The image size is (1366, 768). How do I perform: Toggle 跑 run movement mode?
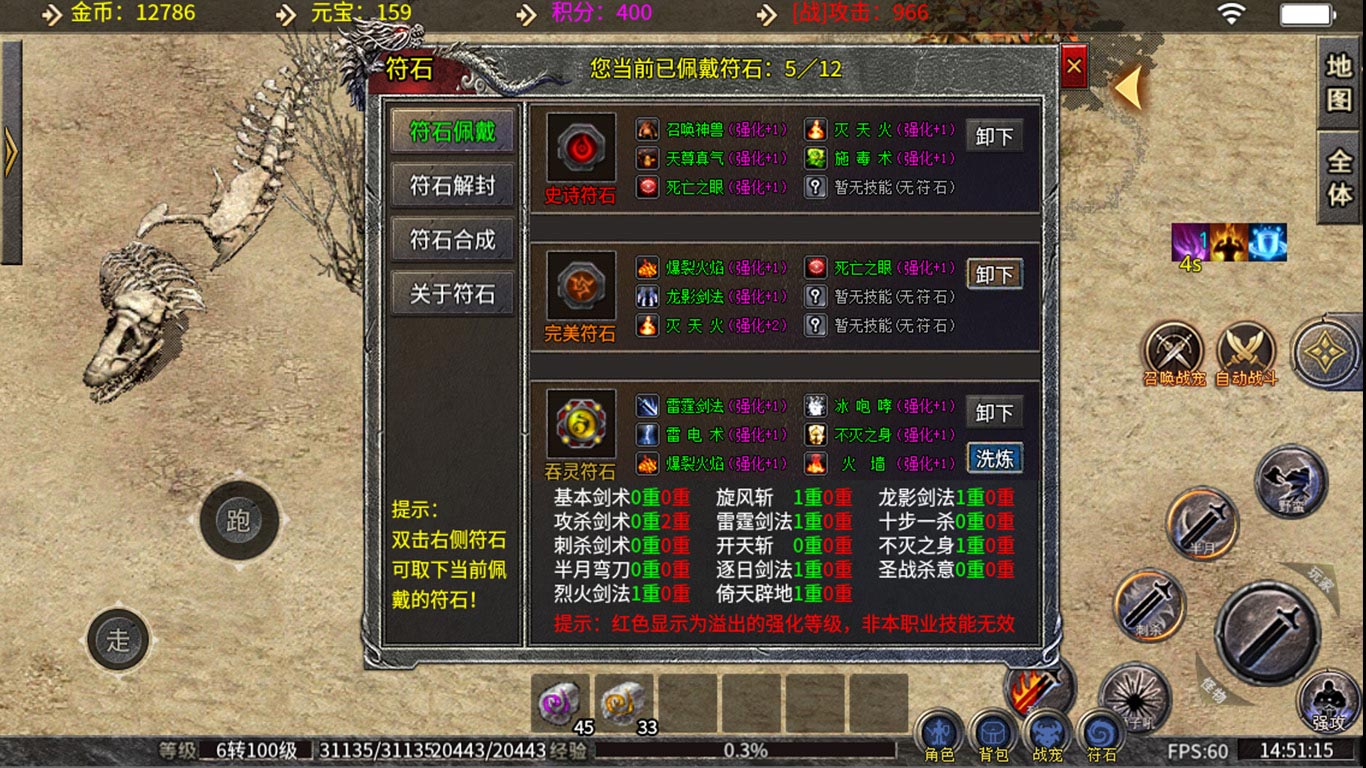tap(239, 517)
